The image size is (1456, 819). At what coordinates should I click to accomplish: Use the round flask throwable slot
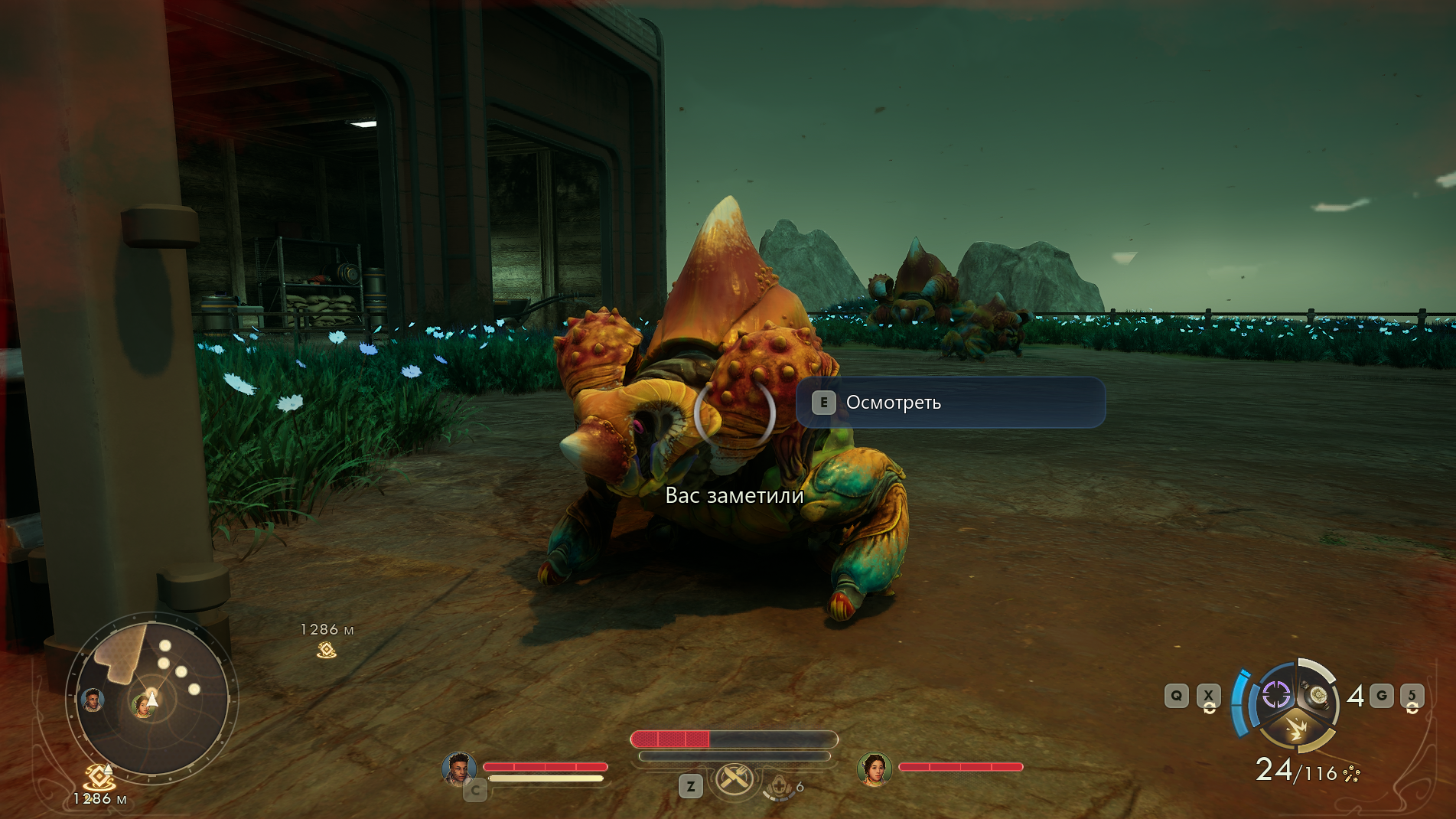coord(1318,694)
